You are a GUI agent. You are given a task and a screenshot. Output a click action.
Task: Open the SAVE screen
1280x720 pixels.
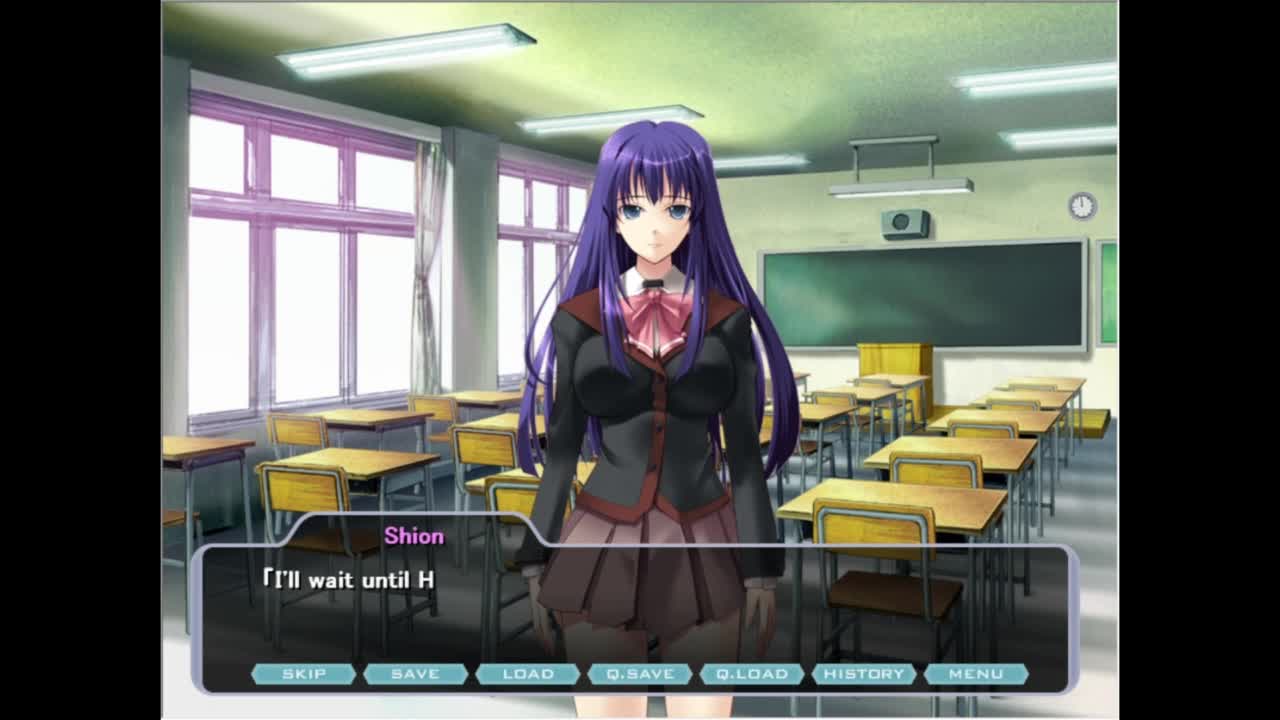[415, 674]
